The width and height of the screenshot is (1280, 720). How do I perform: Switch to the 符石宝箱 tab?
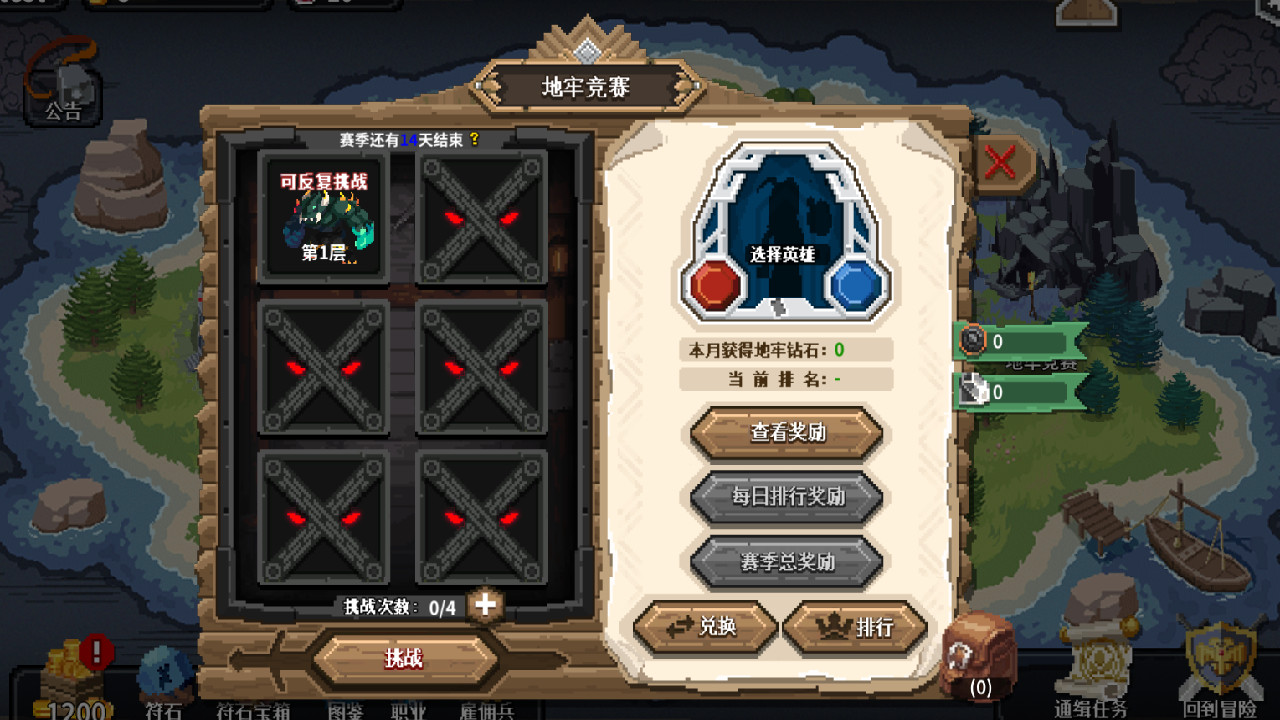click(x=253, y=711)
